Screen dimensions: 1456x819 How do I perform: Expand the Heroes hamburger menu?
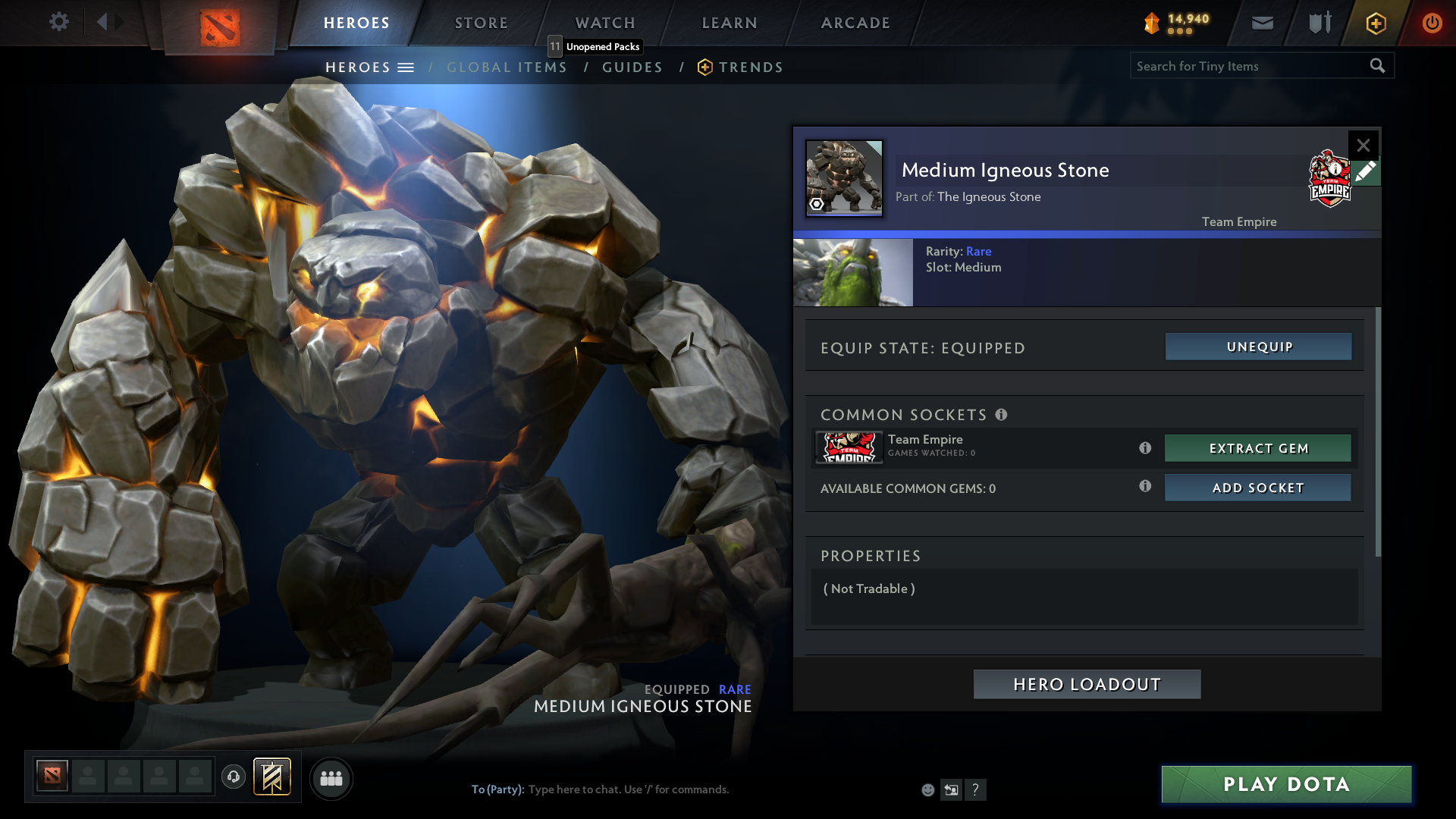407,67
